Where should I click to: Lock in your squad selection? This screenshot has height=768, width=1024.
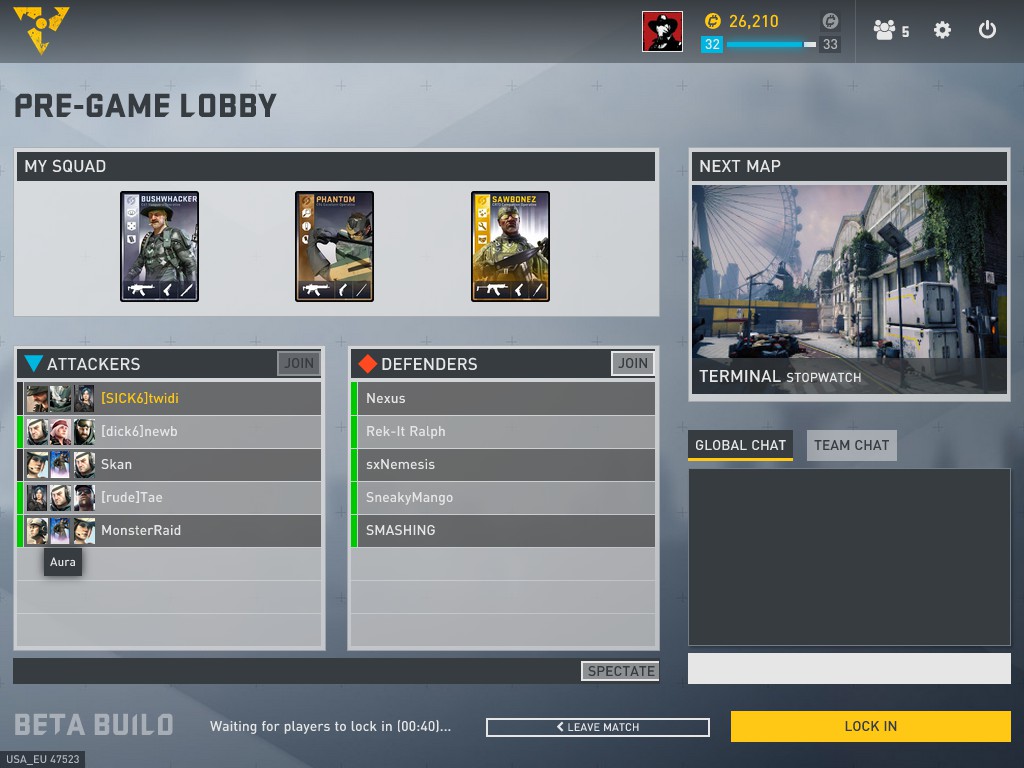tap(870, 727)
